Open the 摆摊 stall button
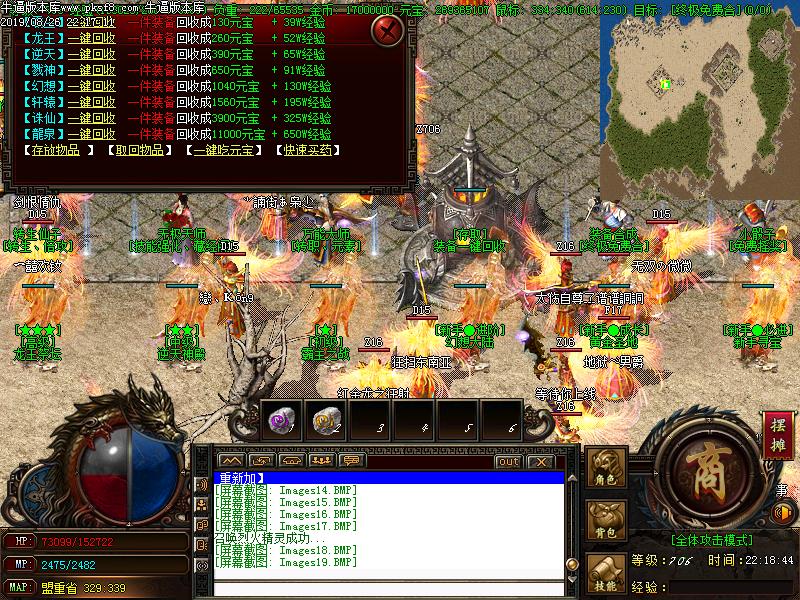This screenshot has height=600, width=800. click(x=778, y=434)
